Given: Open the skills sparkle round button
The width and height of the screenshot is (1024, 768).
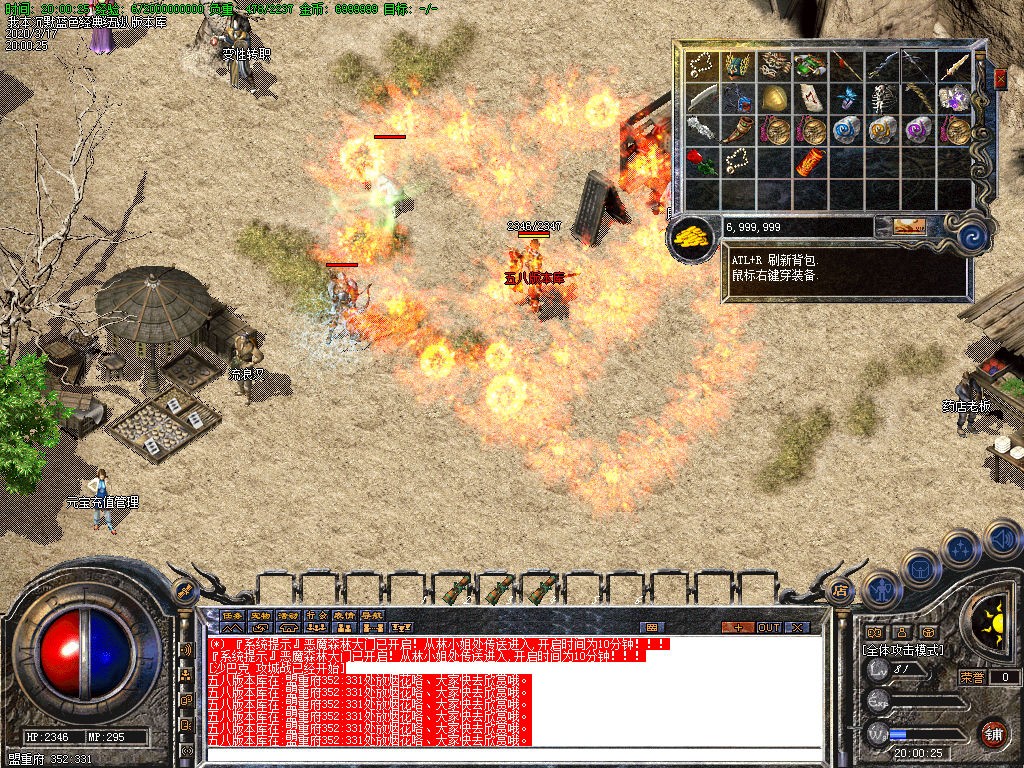Looking at the screenshot, I should coord(960,548).
